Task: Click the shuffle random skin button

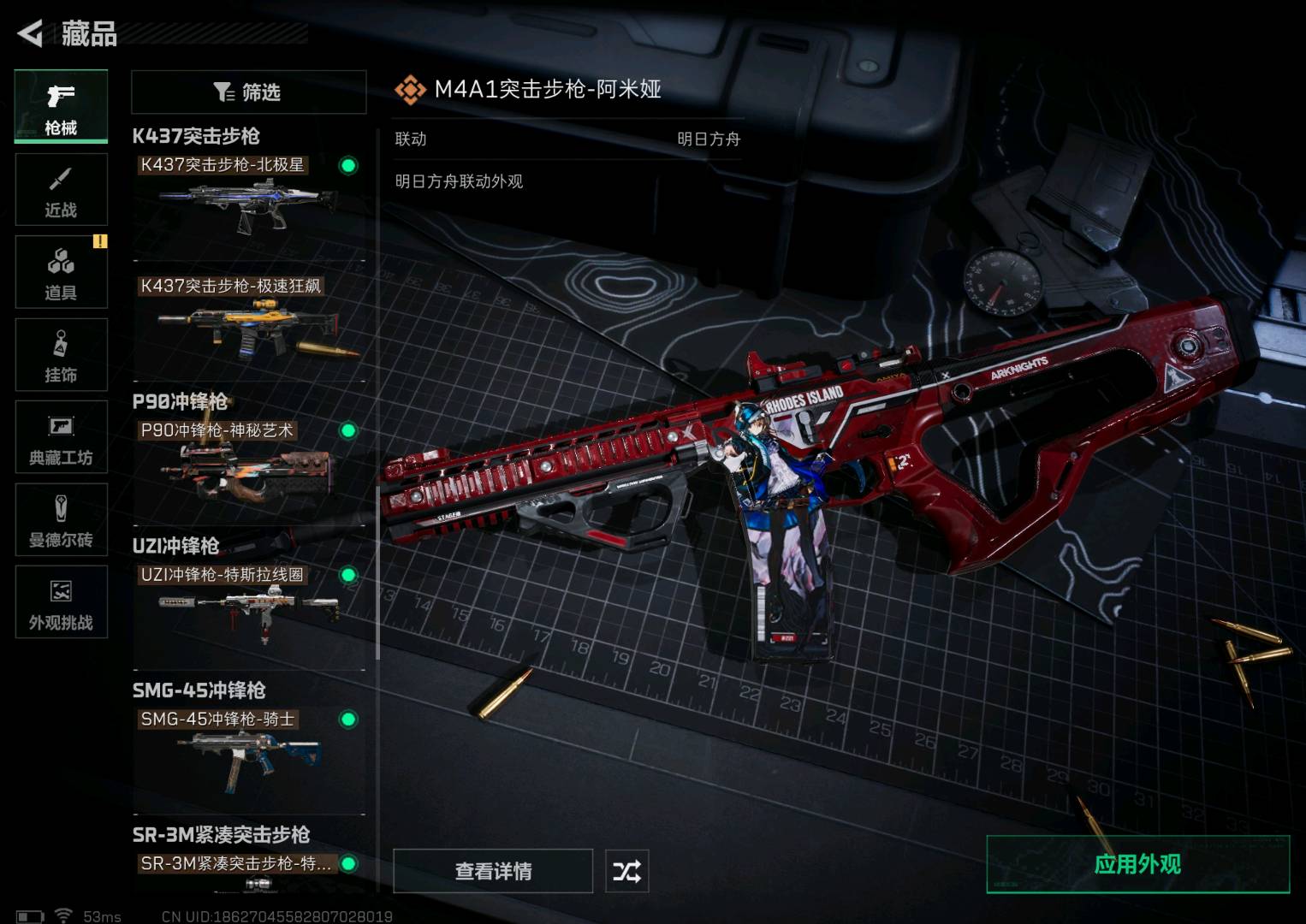Action: point(626,871)
